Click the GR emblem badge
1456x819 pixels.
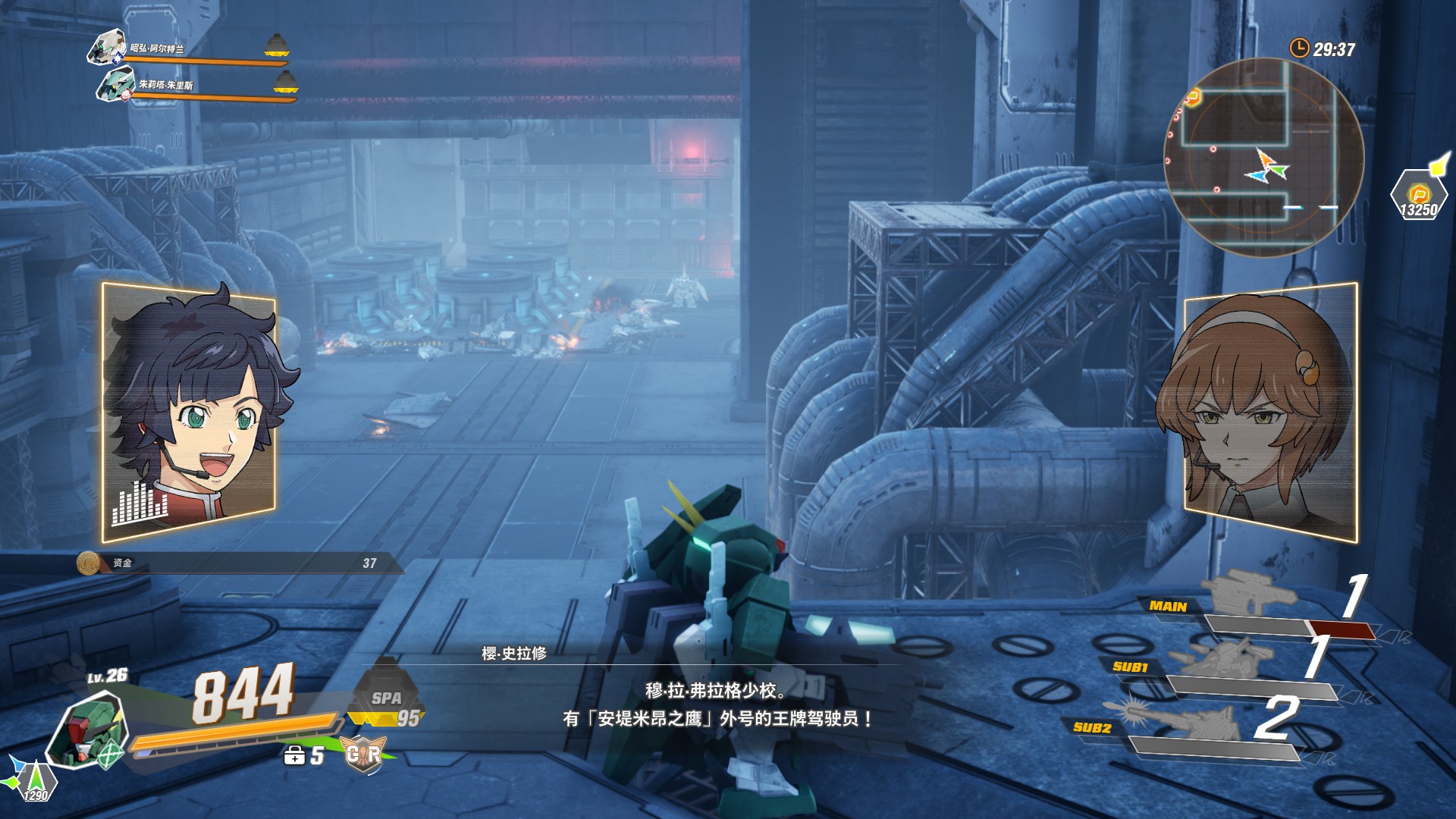click(363, 754)
